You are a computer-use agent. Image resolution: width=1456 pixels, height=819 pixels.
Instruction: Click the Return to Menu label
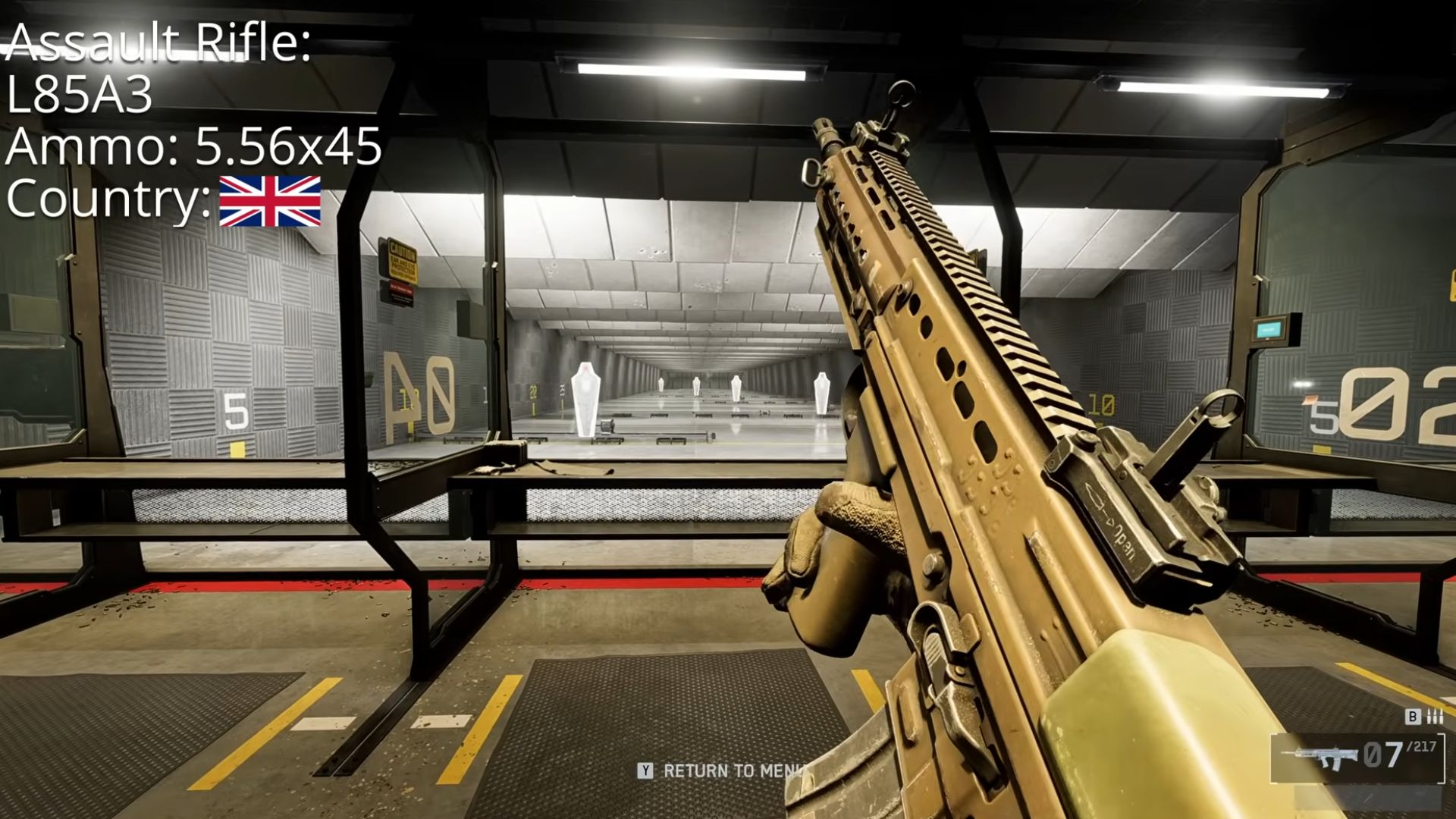click(x=733, y=771)
